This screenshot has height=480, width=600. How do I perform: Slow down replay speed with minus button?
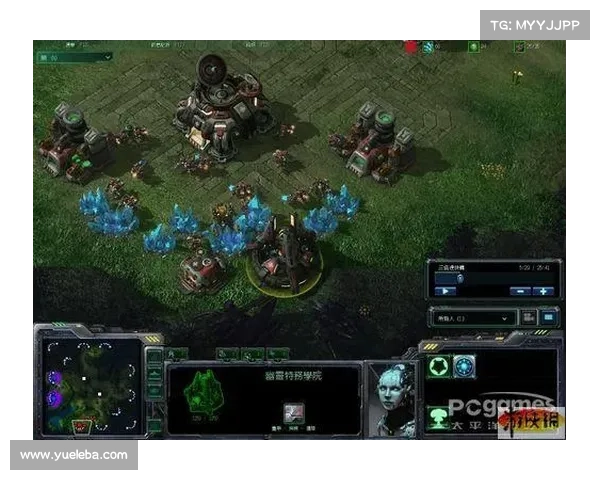pos(520,291)
